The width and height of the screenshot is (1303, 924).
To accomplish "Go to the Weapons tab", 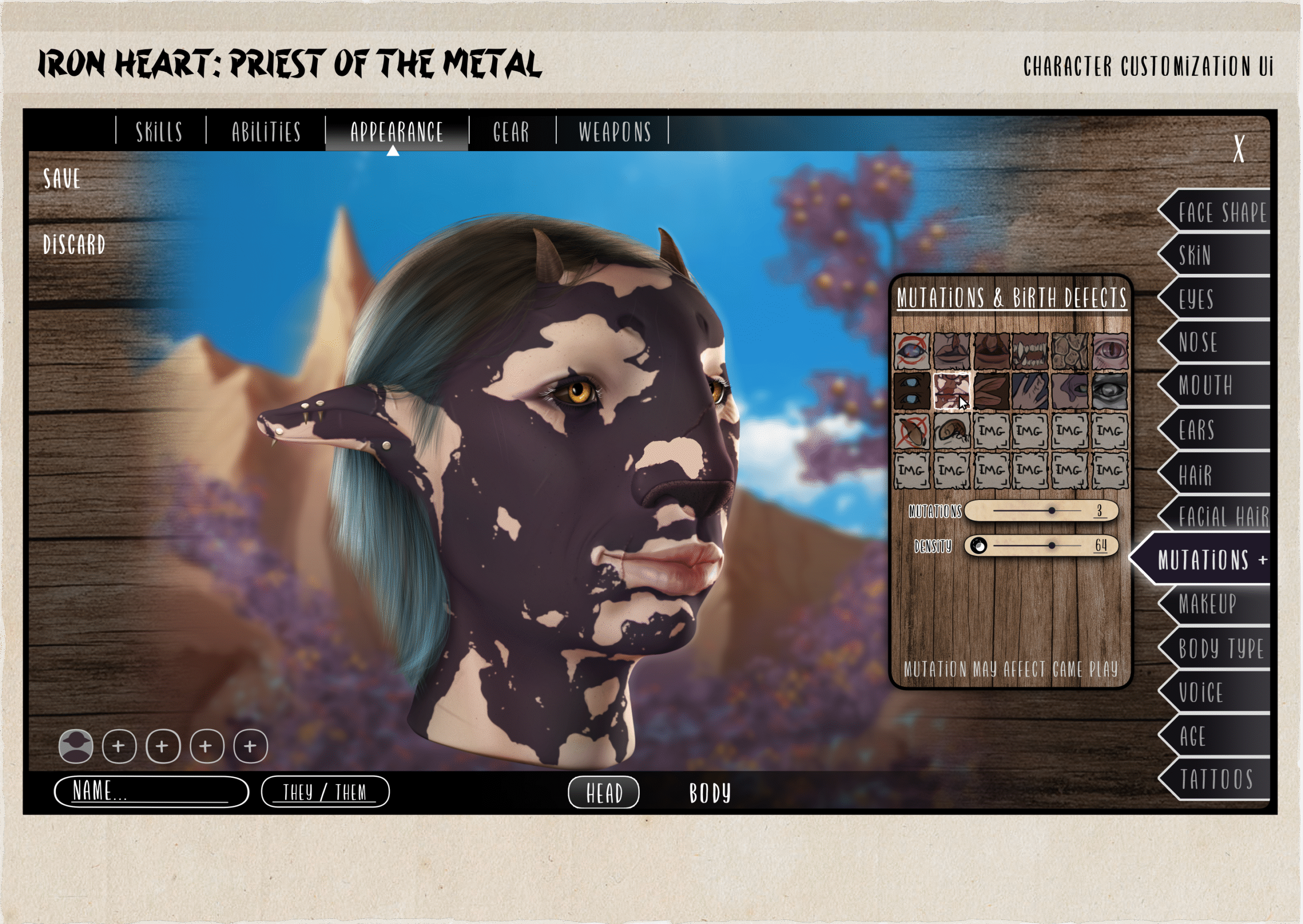I will pos(614,131).
